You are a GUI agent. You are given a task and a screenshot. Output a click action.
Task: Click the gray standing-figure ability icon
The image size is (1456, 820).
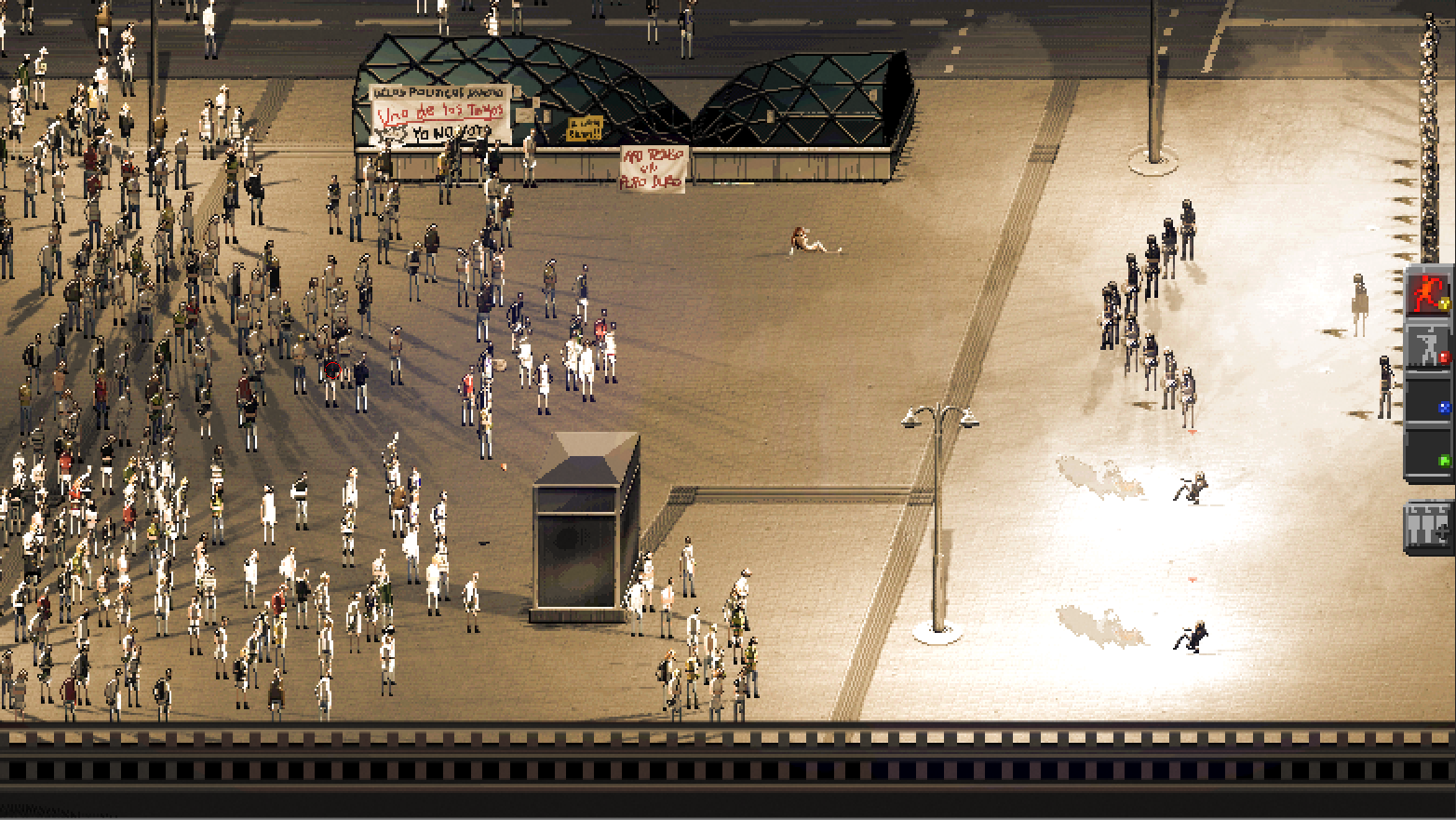[x=1425, y=345]
